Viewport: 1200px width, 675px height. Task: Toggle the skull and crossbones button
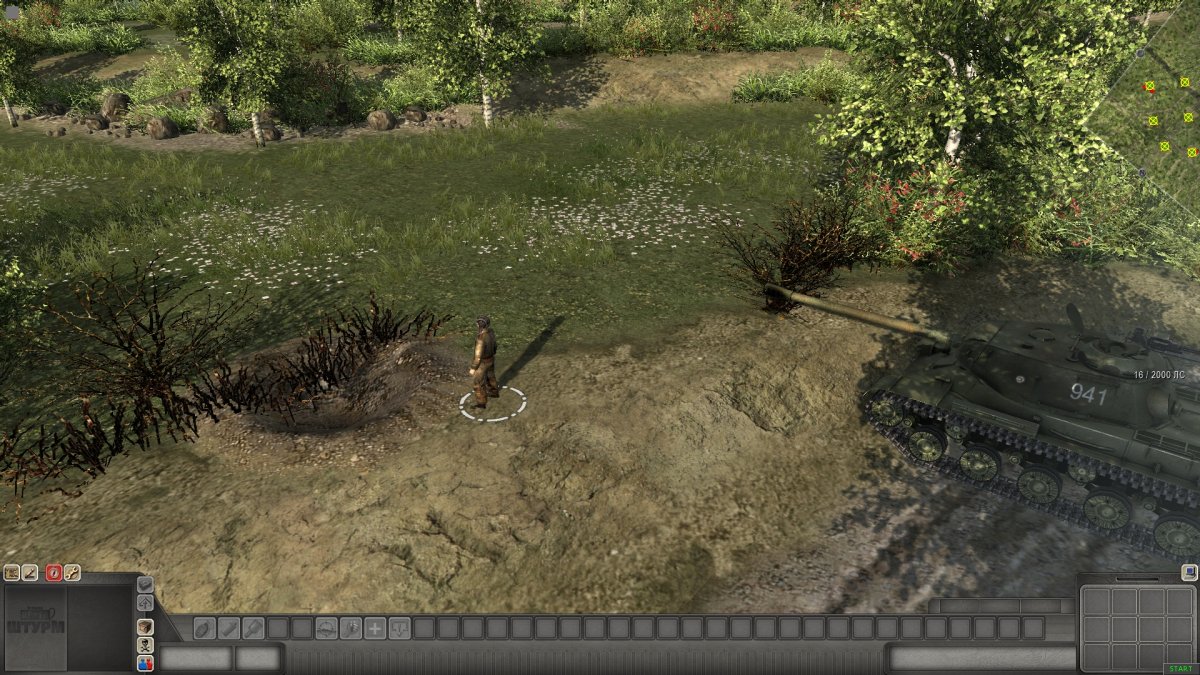coord(145,645)
